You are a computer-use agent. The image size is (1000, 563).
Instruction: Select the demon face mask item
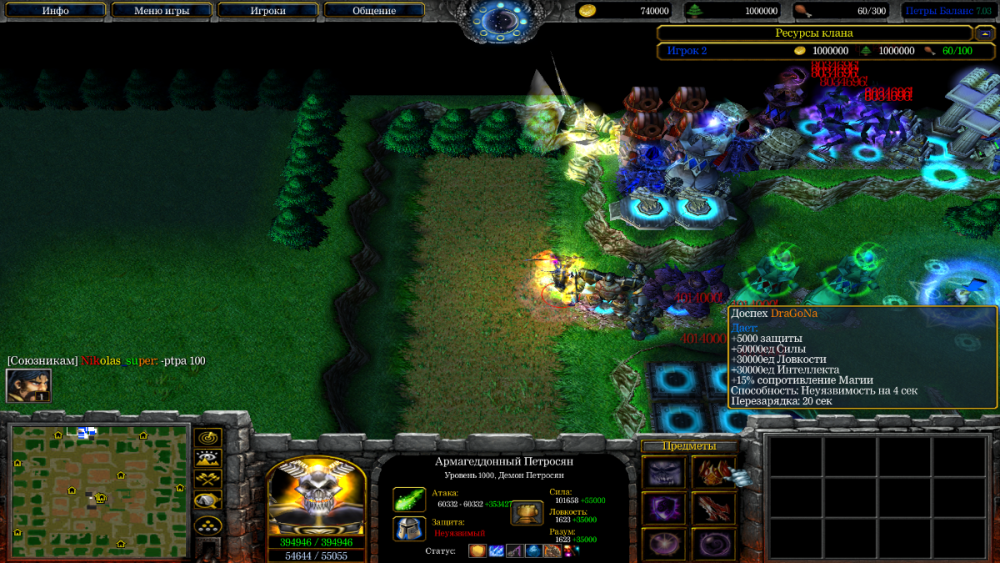663,472
